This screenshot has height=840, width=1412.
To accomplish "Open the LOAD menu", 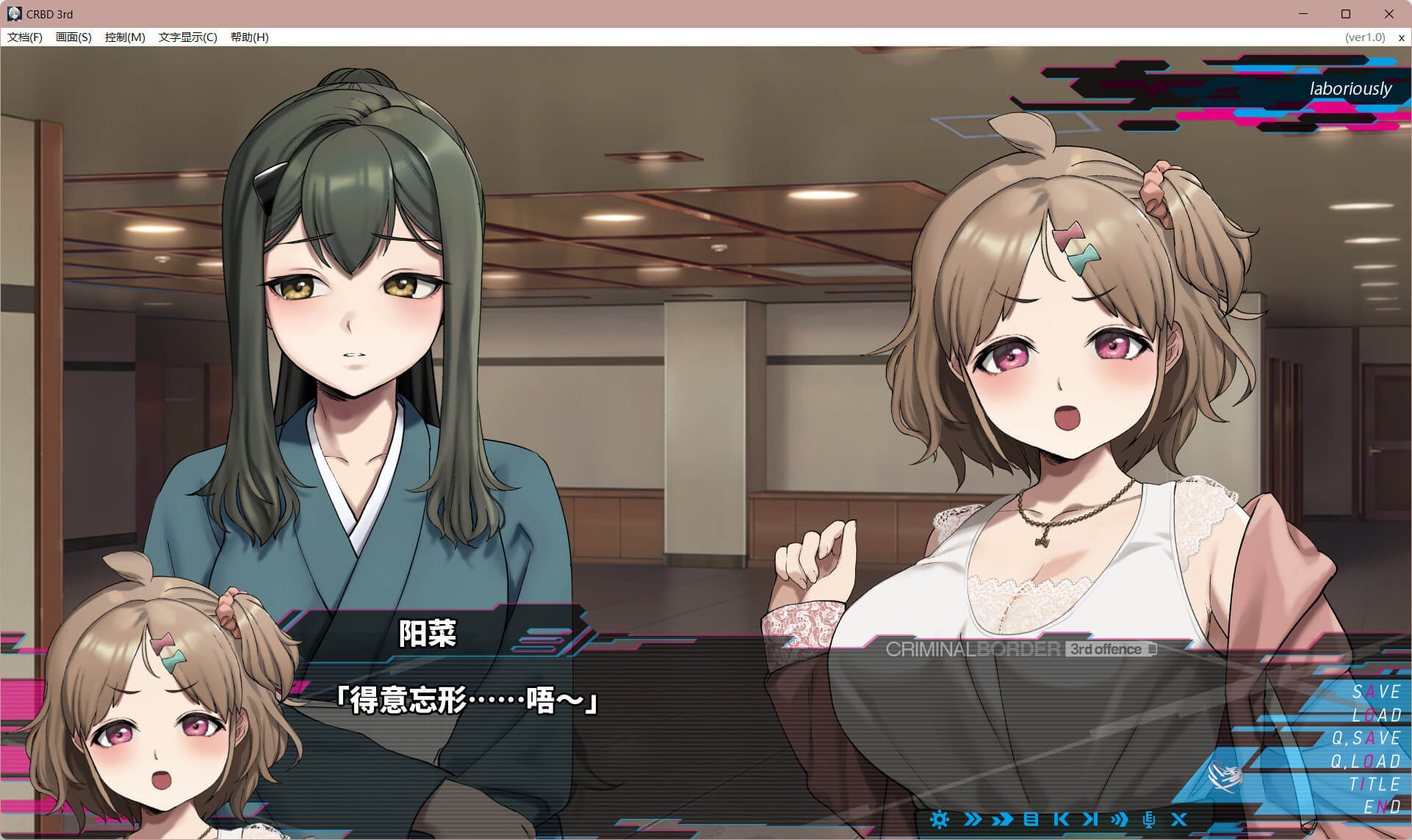I will 1376,715.
